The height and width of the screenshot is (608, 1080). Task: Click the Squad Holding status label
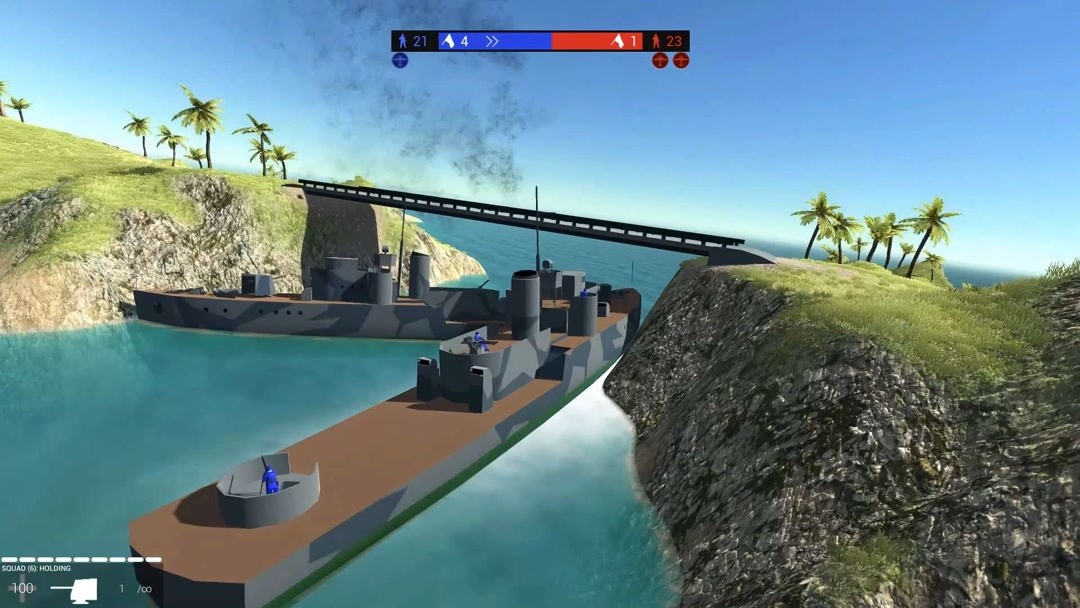[x=36, y=569]
